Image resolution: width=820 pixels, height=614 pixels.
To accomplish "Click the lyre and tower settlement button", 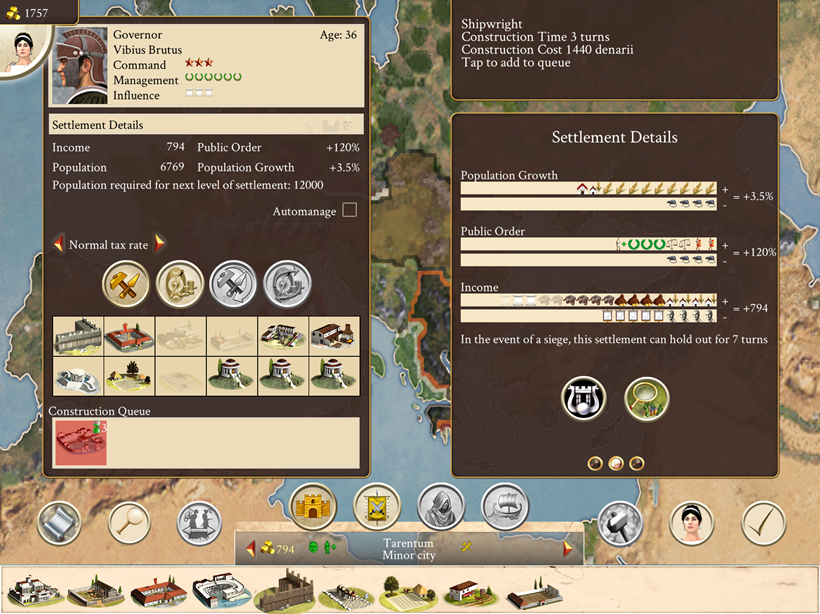I will point(584,397).
